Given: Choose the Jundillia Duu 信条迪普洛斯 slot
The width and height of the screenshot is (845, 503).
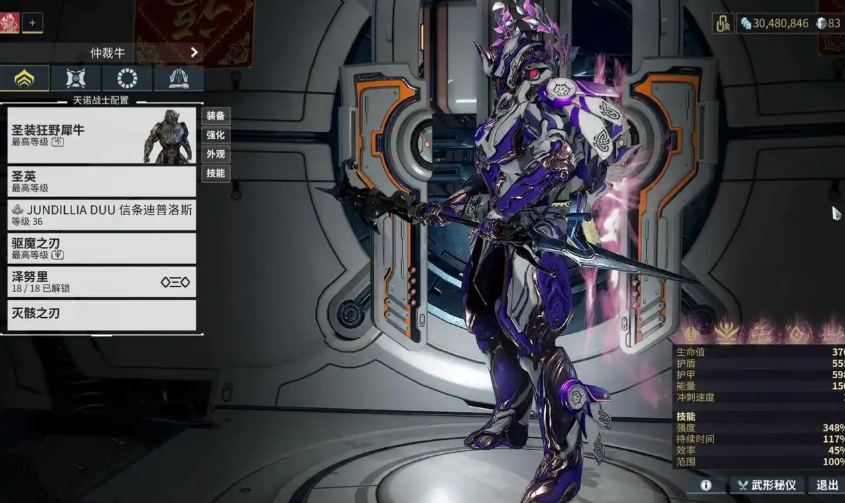Looking at the screenshot, I should point(101,215).
